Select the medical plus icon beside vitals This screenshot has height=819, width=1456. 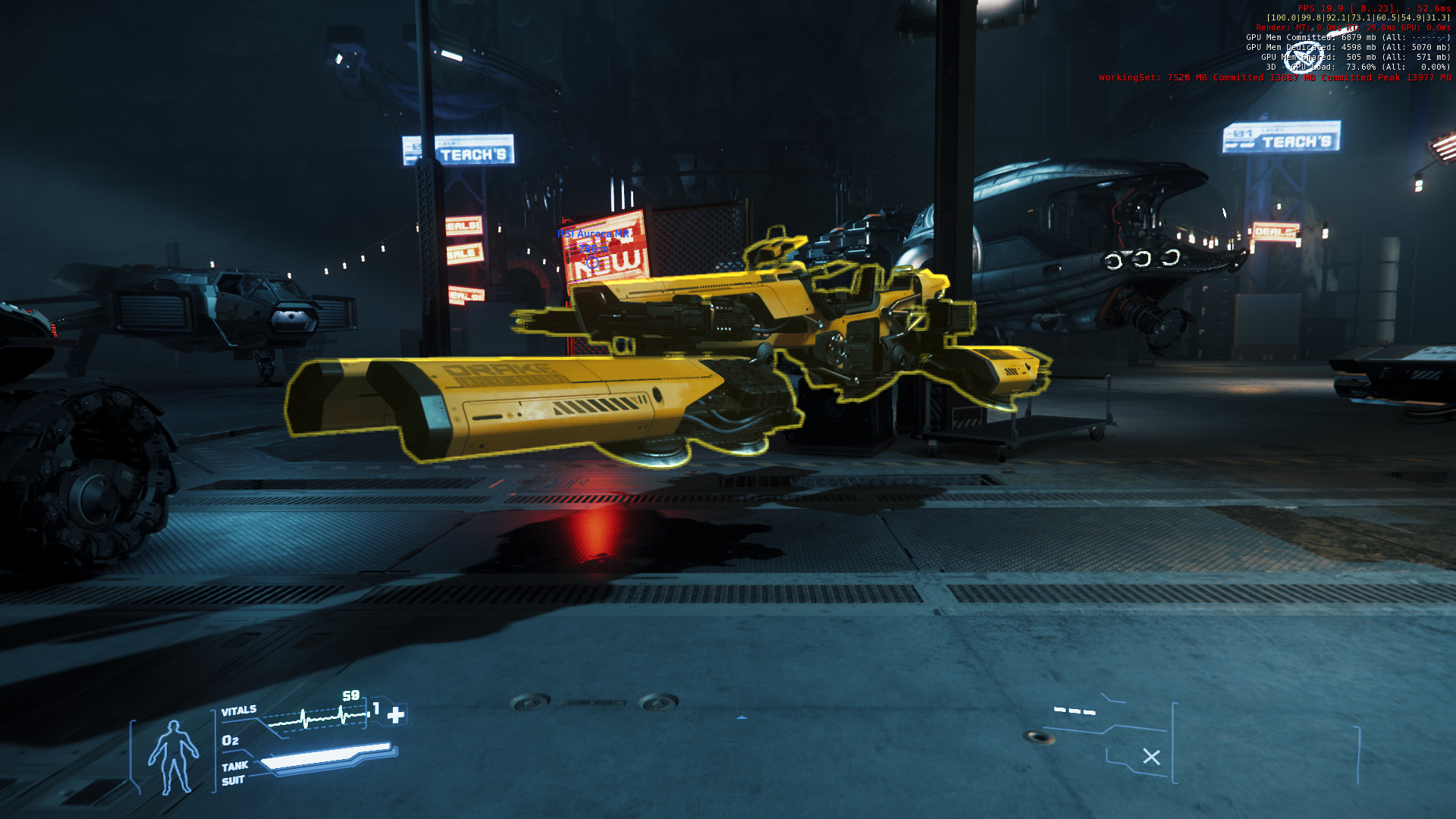(x=396, y=715)
